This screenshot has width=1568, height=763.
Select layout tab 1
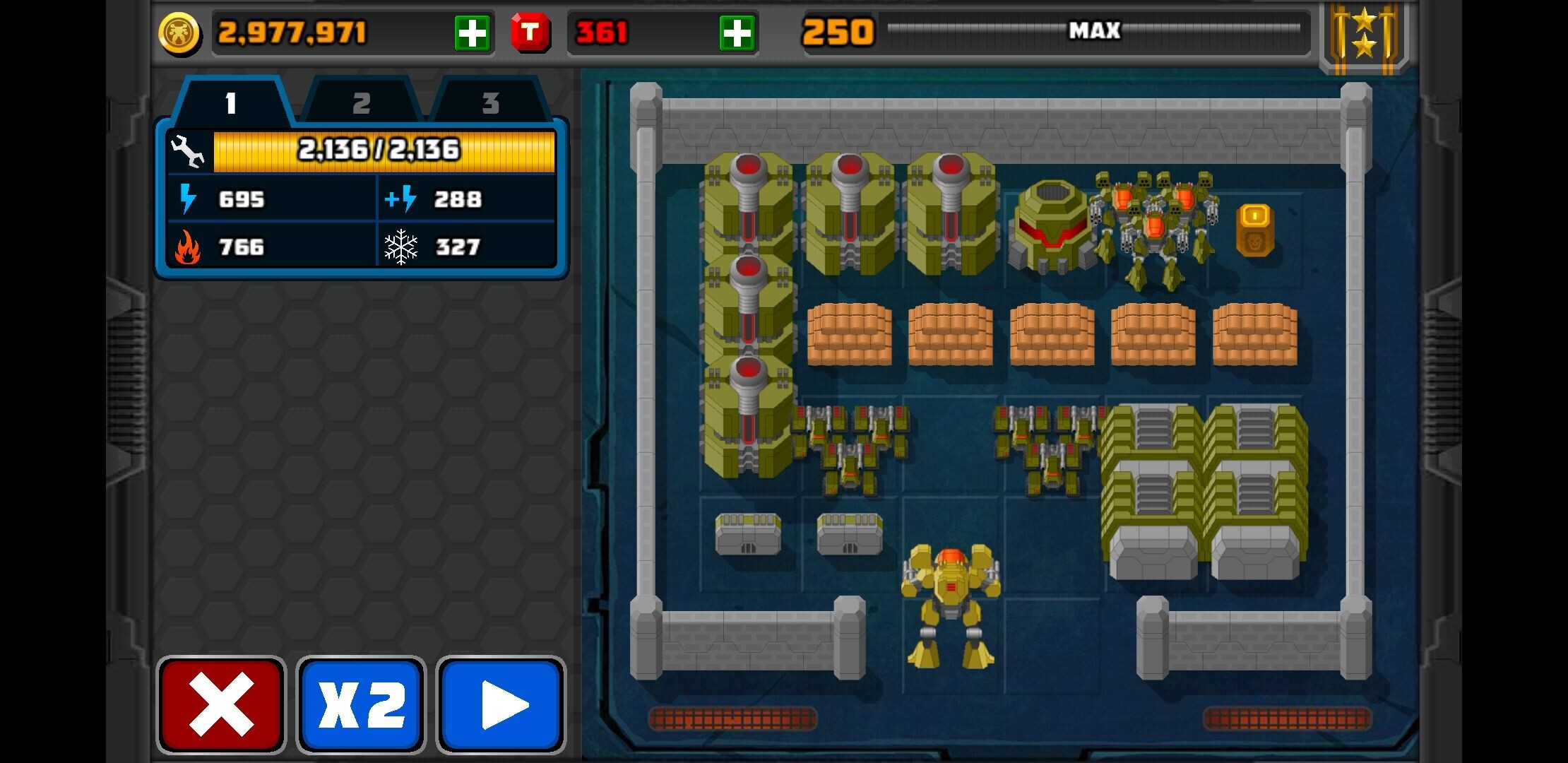pyautogui.click(x=231, y=103)
